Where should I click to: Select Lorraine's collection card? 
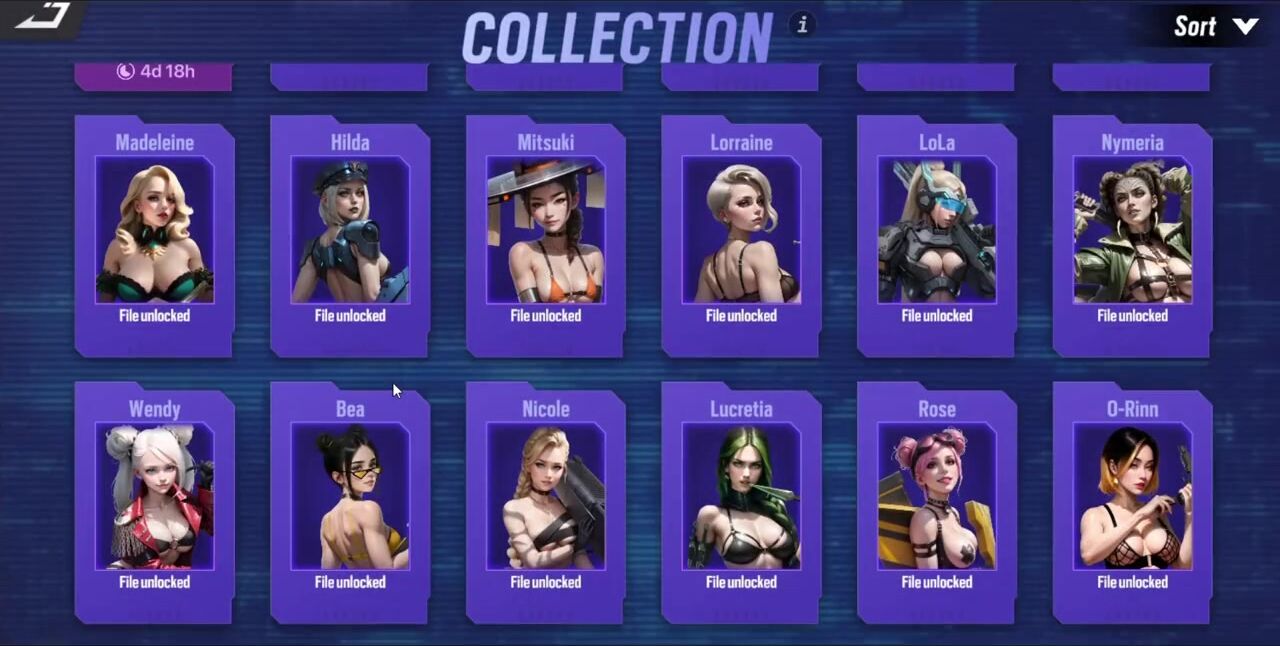point(741,235)
